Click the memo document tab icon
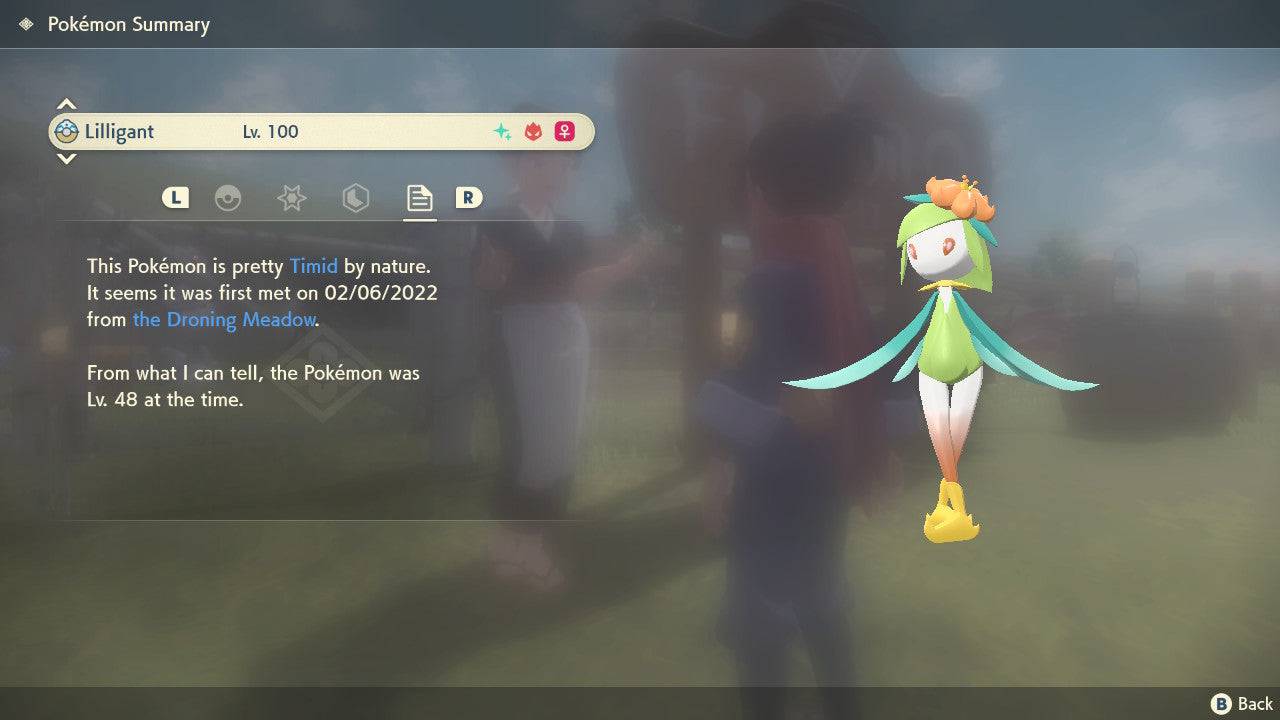 point(419,198)
